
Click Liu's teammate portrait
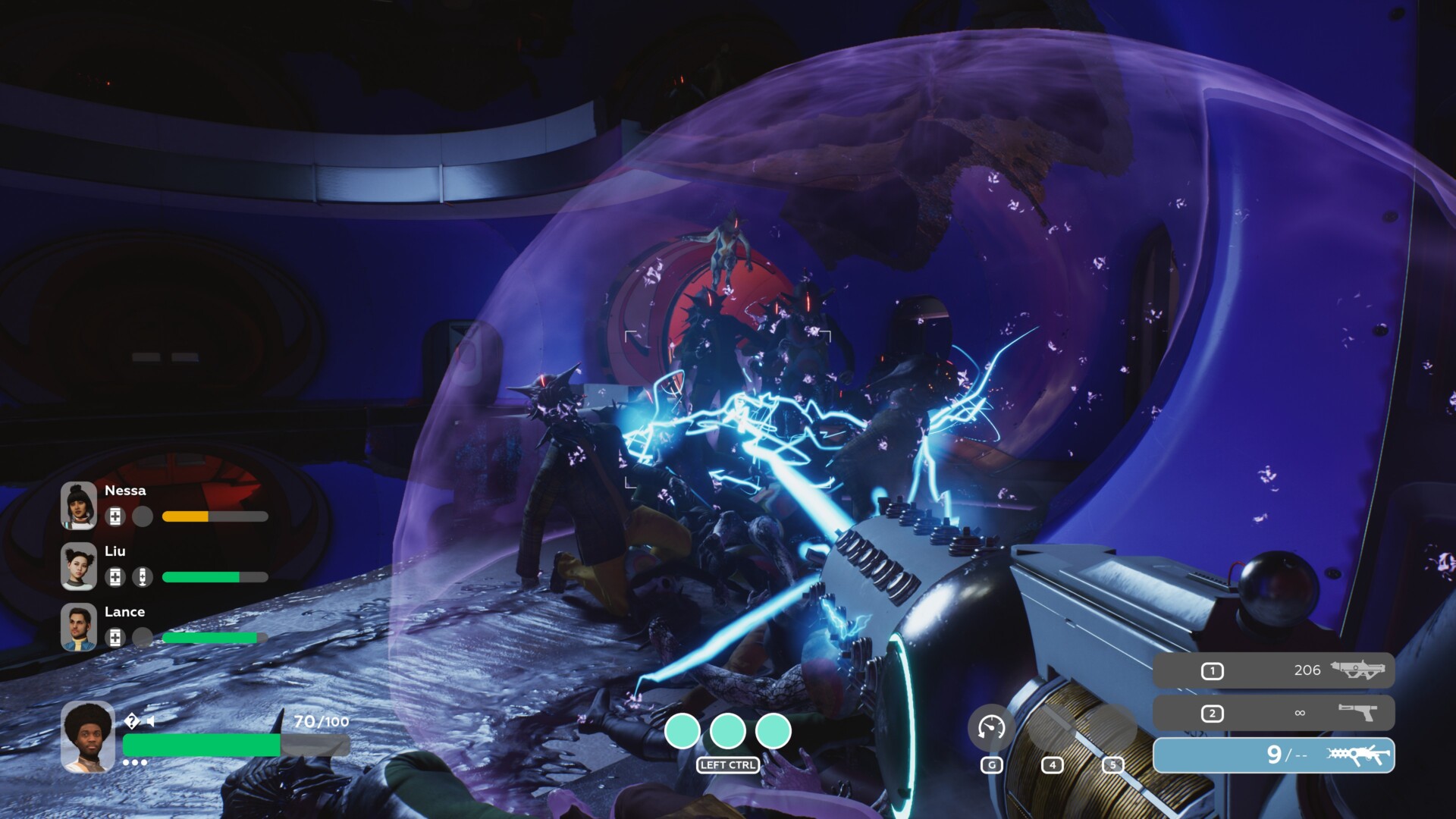tap(79, 566)
